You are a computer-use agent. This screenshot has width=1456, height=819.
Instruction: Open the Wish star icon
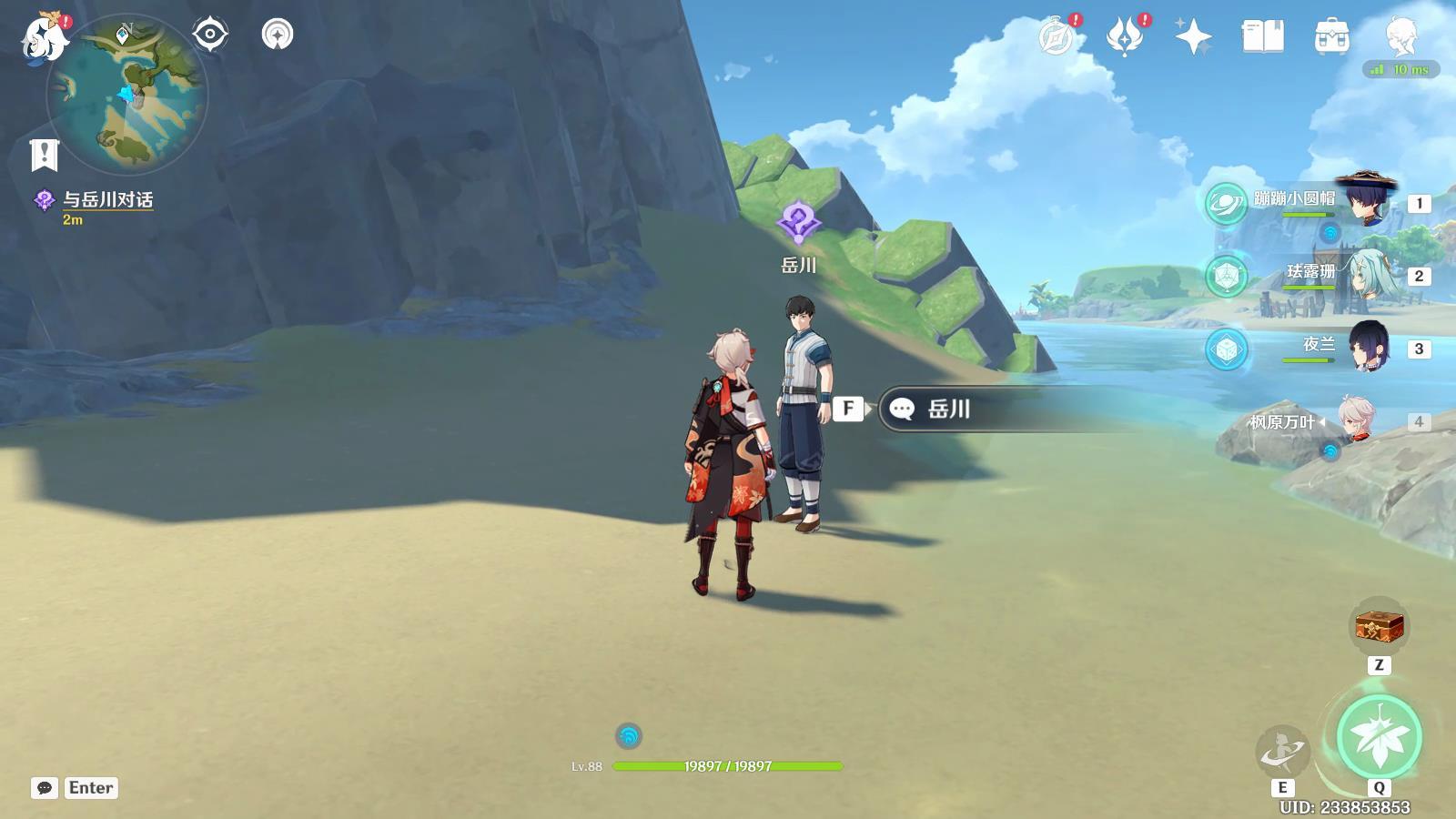(x=1193, y=37)
